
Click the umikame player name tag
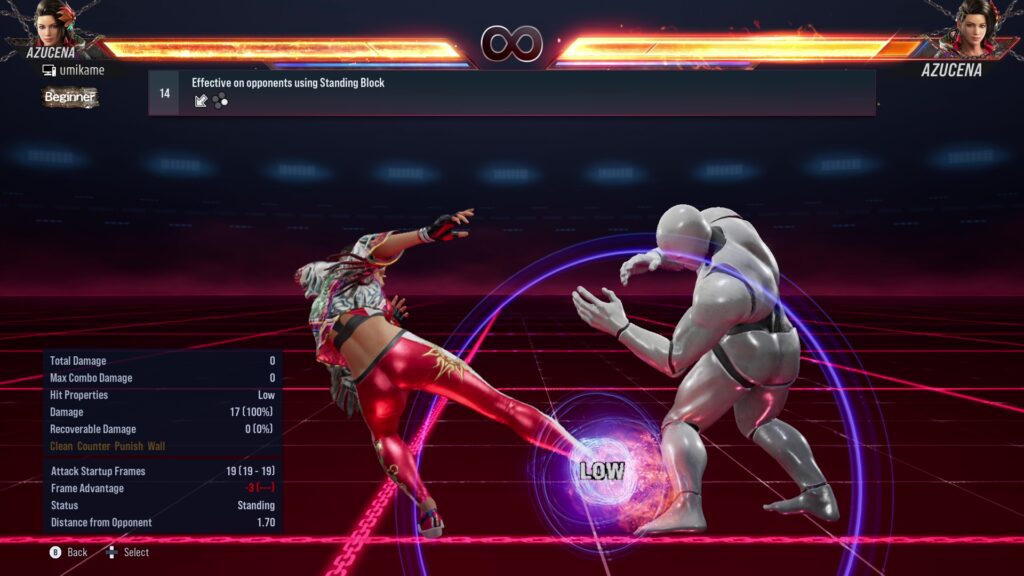pos(76,71)
